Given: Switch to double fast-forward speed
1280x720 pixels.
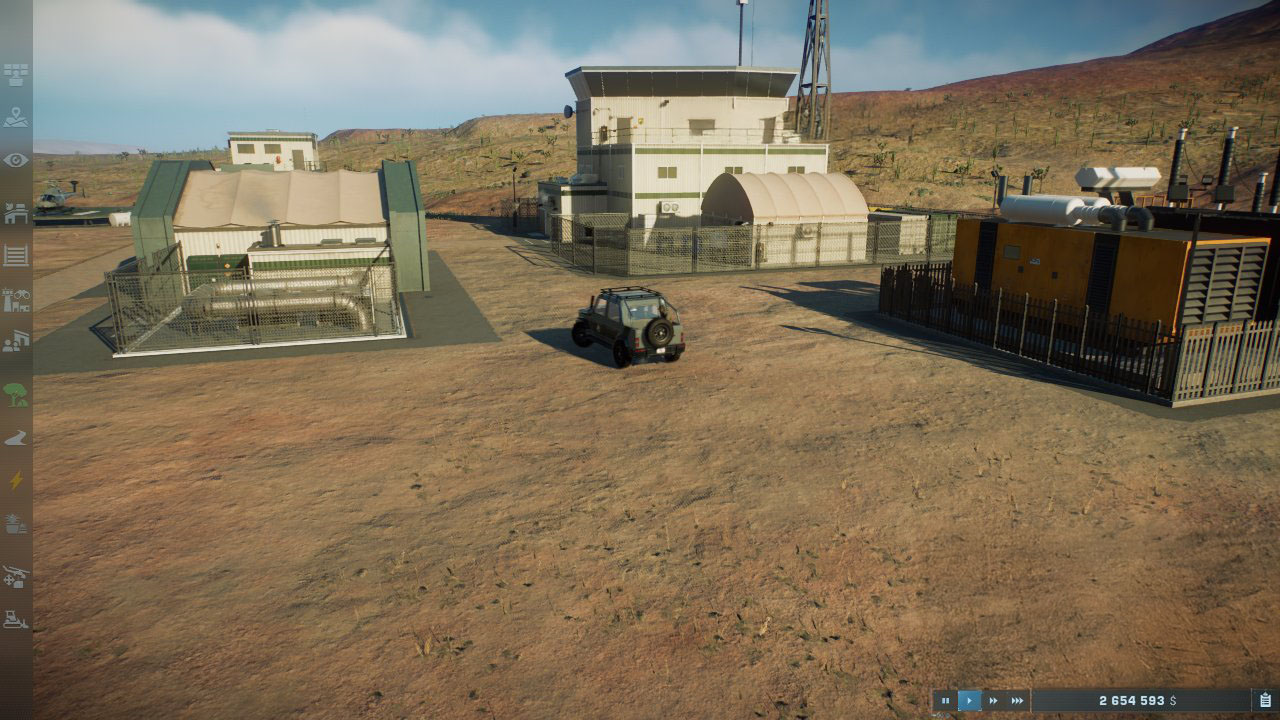Looking at the screenshot, I should click(x=993, y=701).
